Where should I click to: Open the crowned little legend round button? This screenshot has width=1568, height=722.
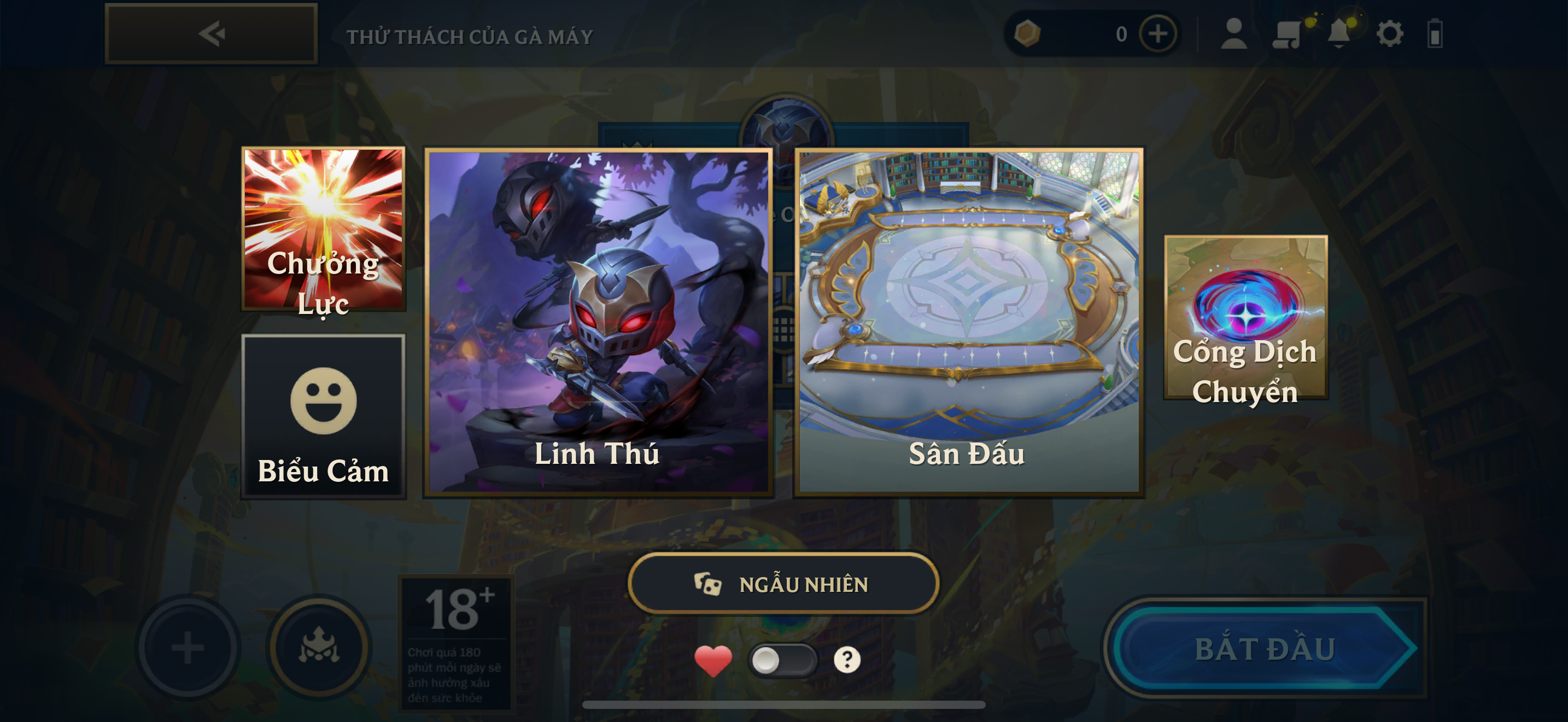pyautogui.click(x=319, y=648)
